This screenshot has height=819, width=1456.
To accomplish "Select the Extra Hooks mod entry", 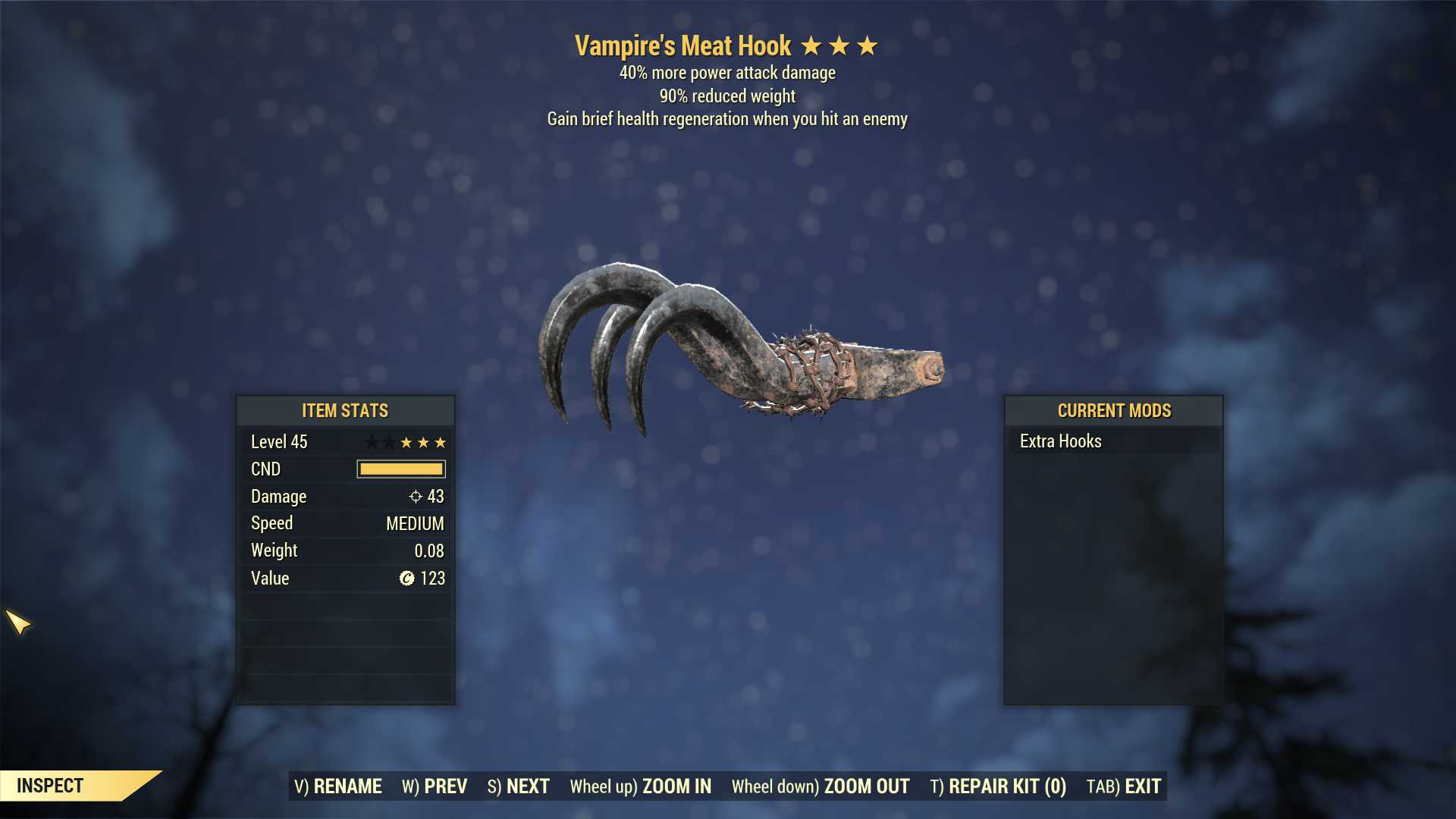I will (1060, 441).
